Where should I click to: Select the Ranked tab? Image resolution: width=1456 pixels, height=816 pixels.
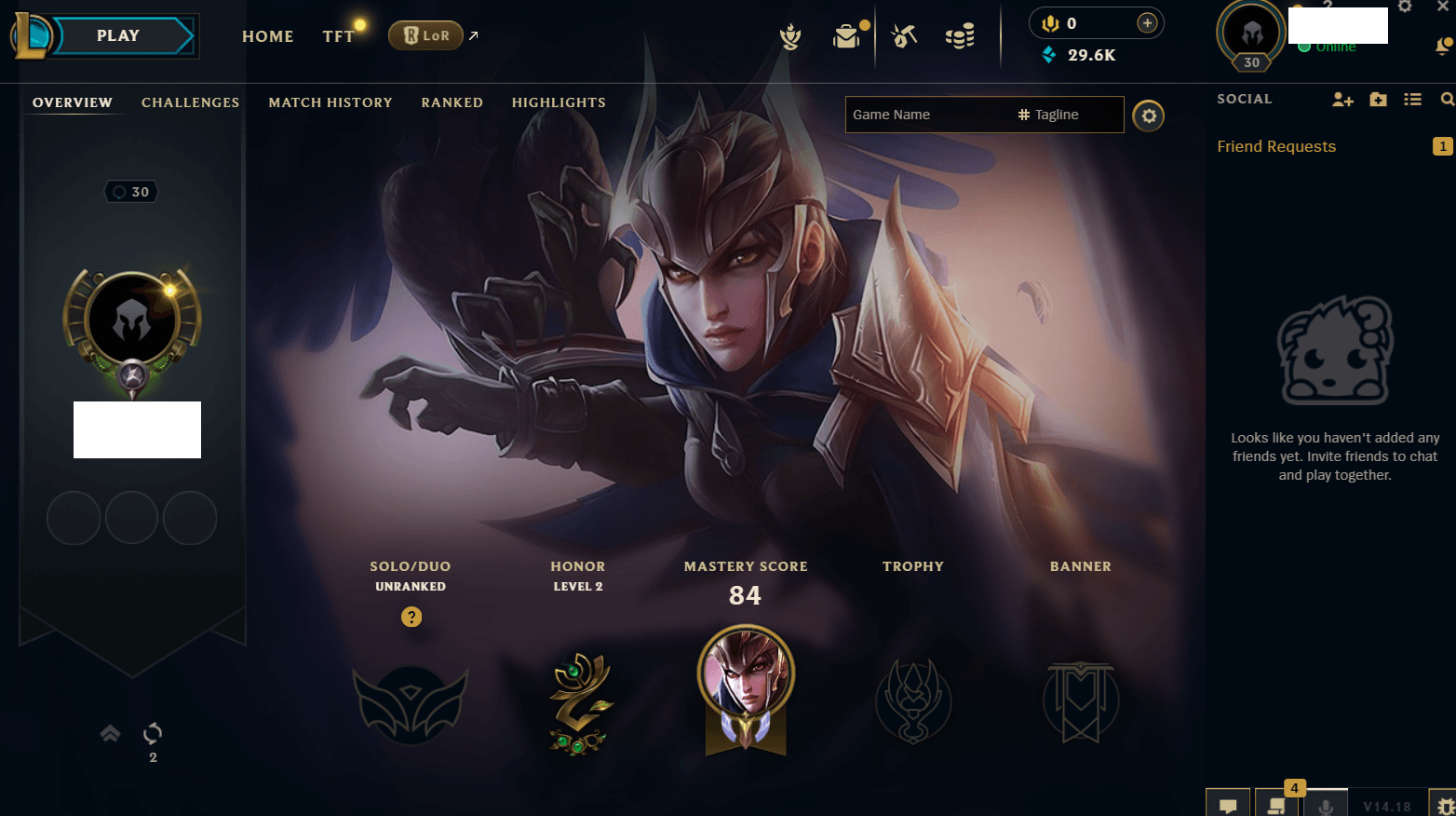pyautogui.click(x=452, y=102)
